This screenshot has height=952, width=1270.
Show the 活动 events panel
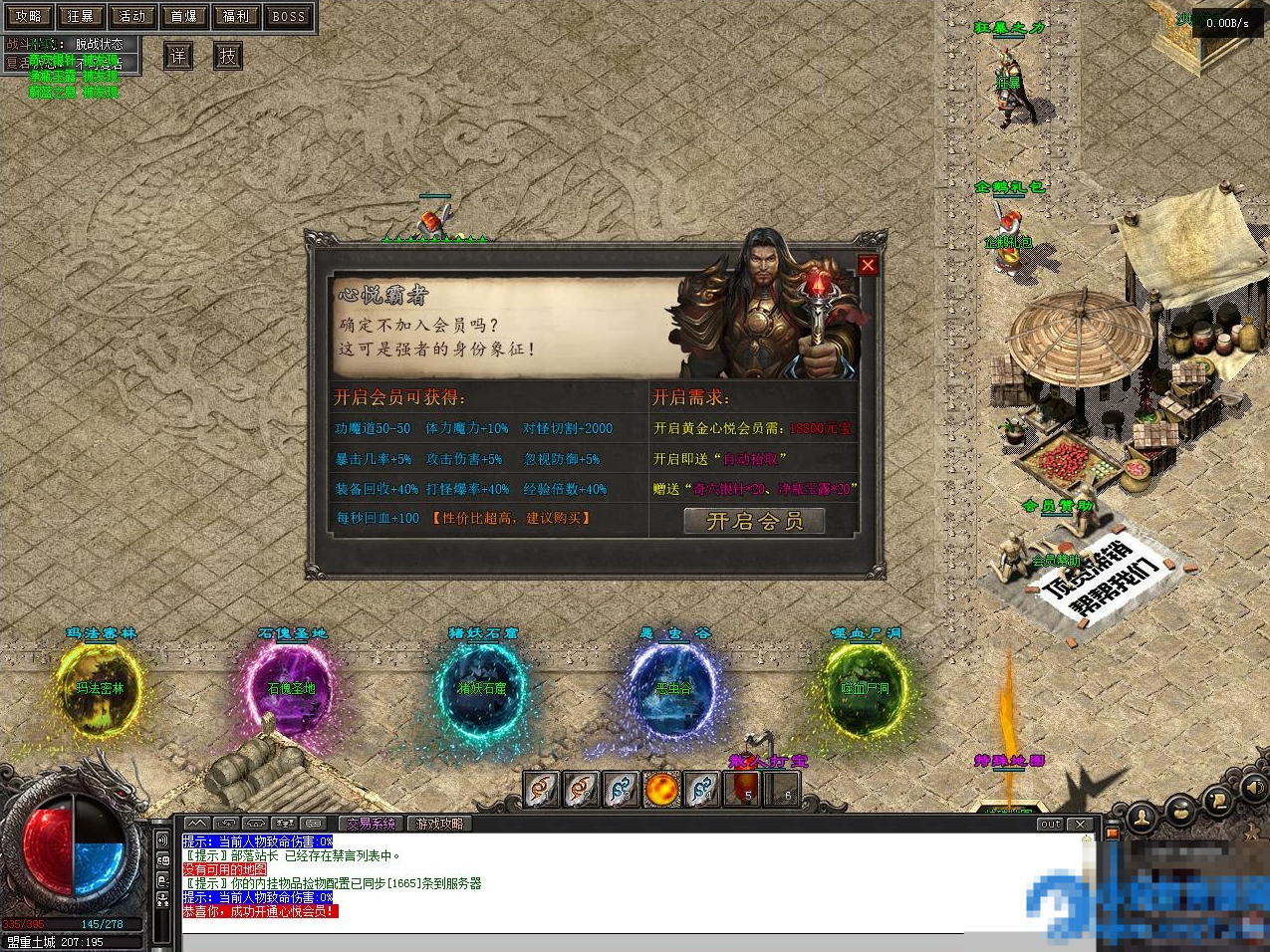coord(131,16)
